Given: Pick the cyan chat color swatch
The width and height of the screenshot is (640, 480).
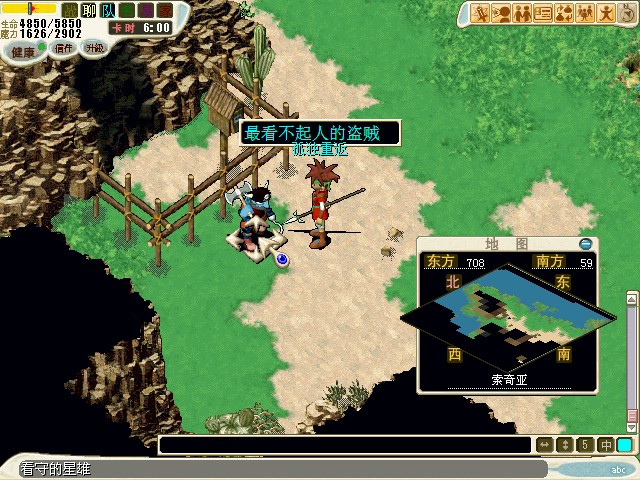Looking at the screenshot, I should (625, 445).
